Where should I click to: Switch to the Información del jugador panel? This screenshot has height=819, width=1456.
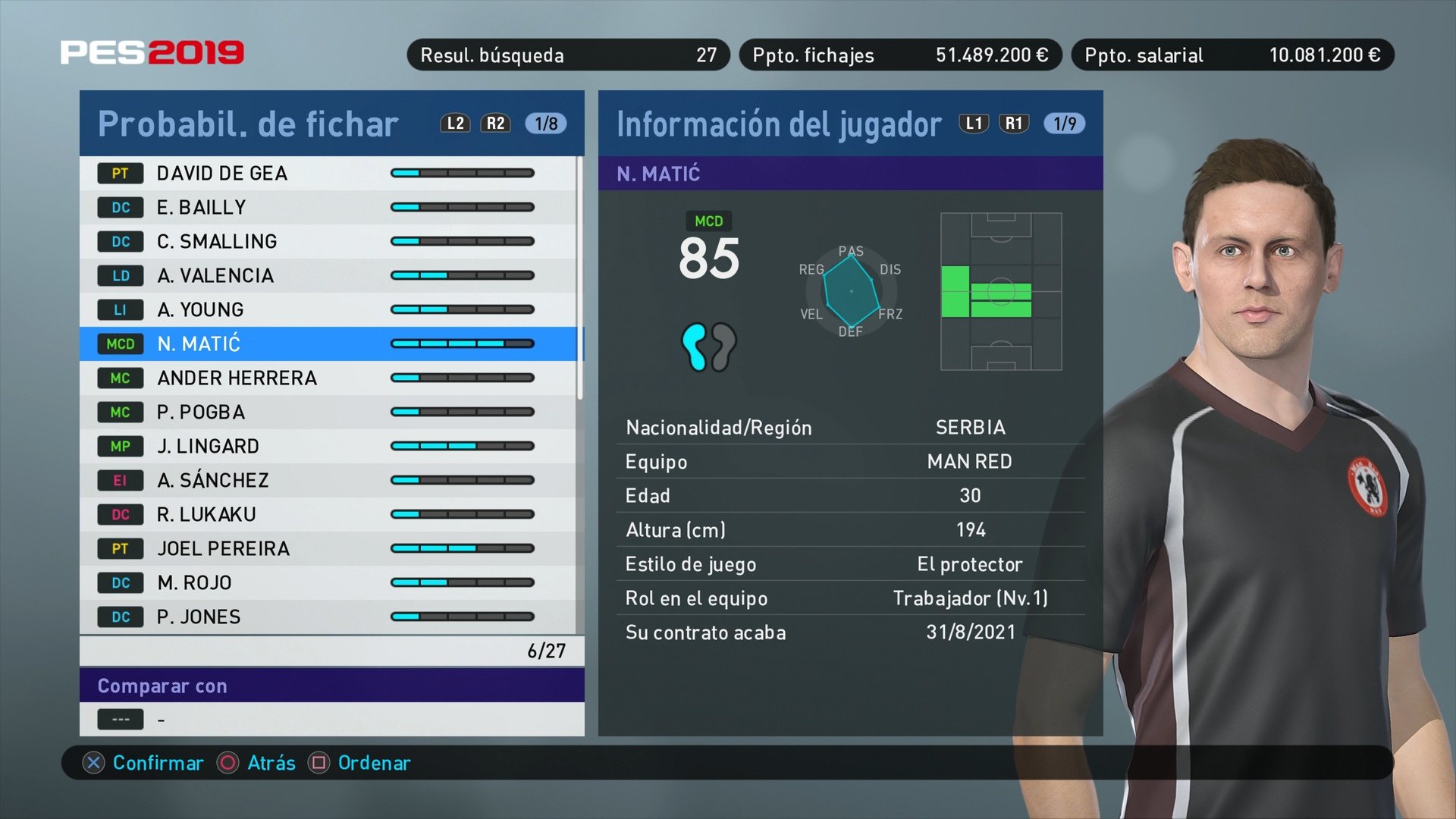(777, 124)
